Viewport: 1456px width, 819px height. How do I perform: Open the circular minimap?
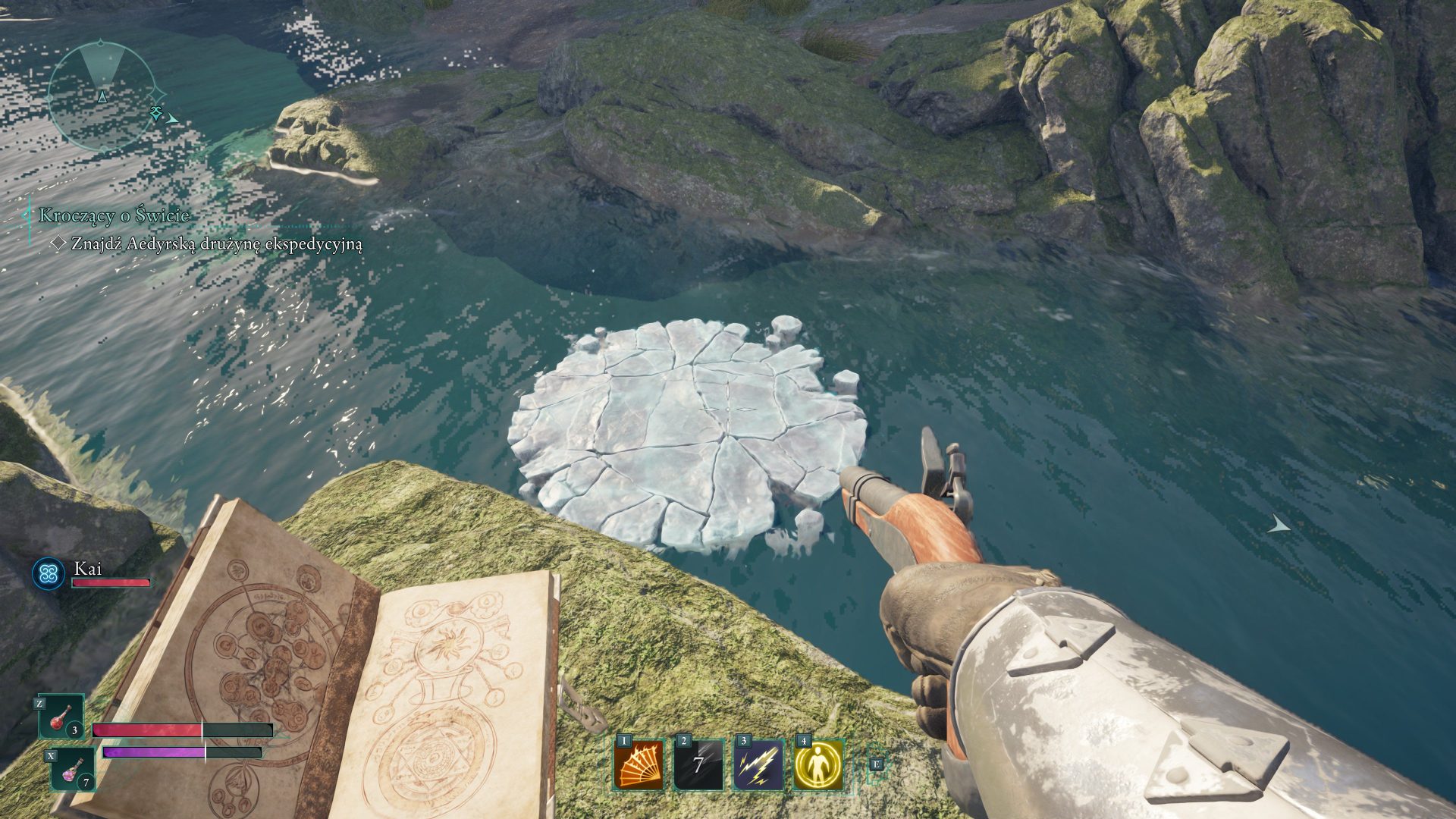pyautogui.click(x=102, y=96)
